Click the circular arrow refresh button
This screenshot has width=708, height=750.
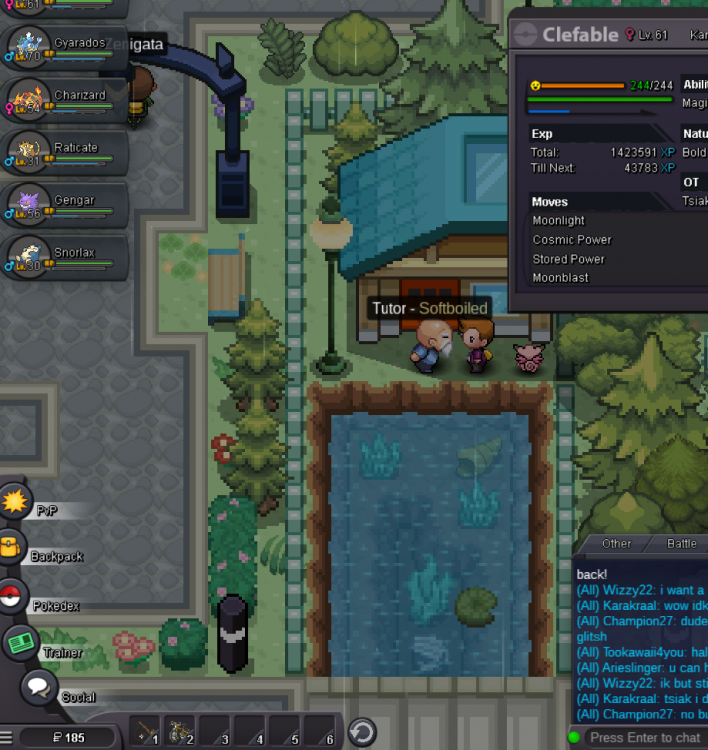362,733
